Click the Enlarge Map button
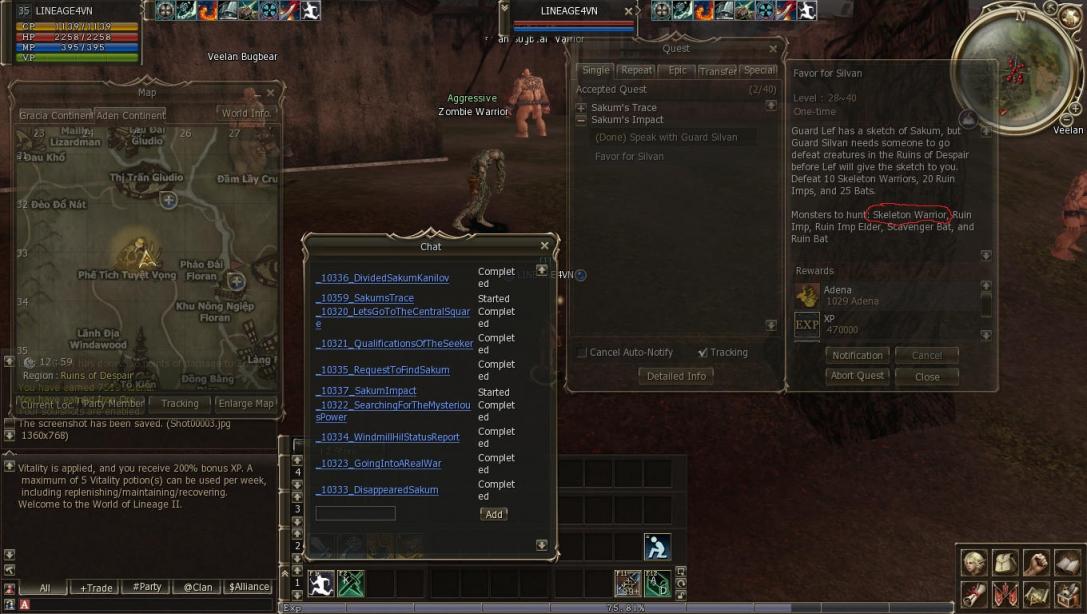The image size is (1087, 614). pyautogui.click(x=245, y=404)
